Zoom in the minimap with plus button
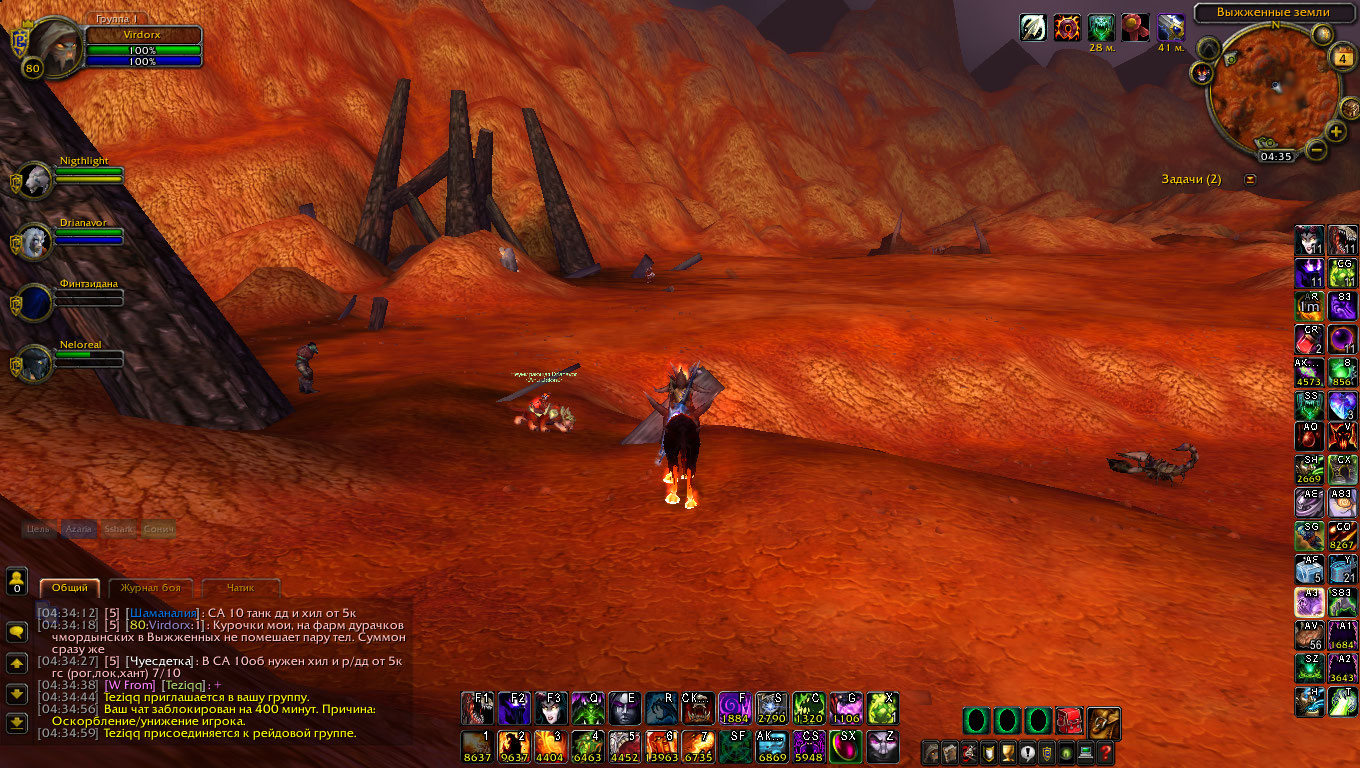1360x768 pixels. point(1337,132)
